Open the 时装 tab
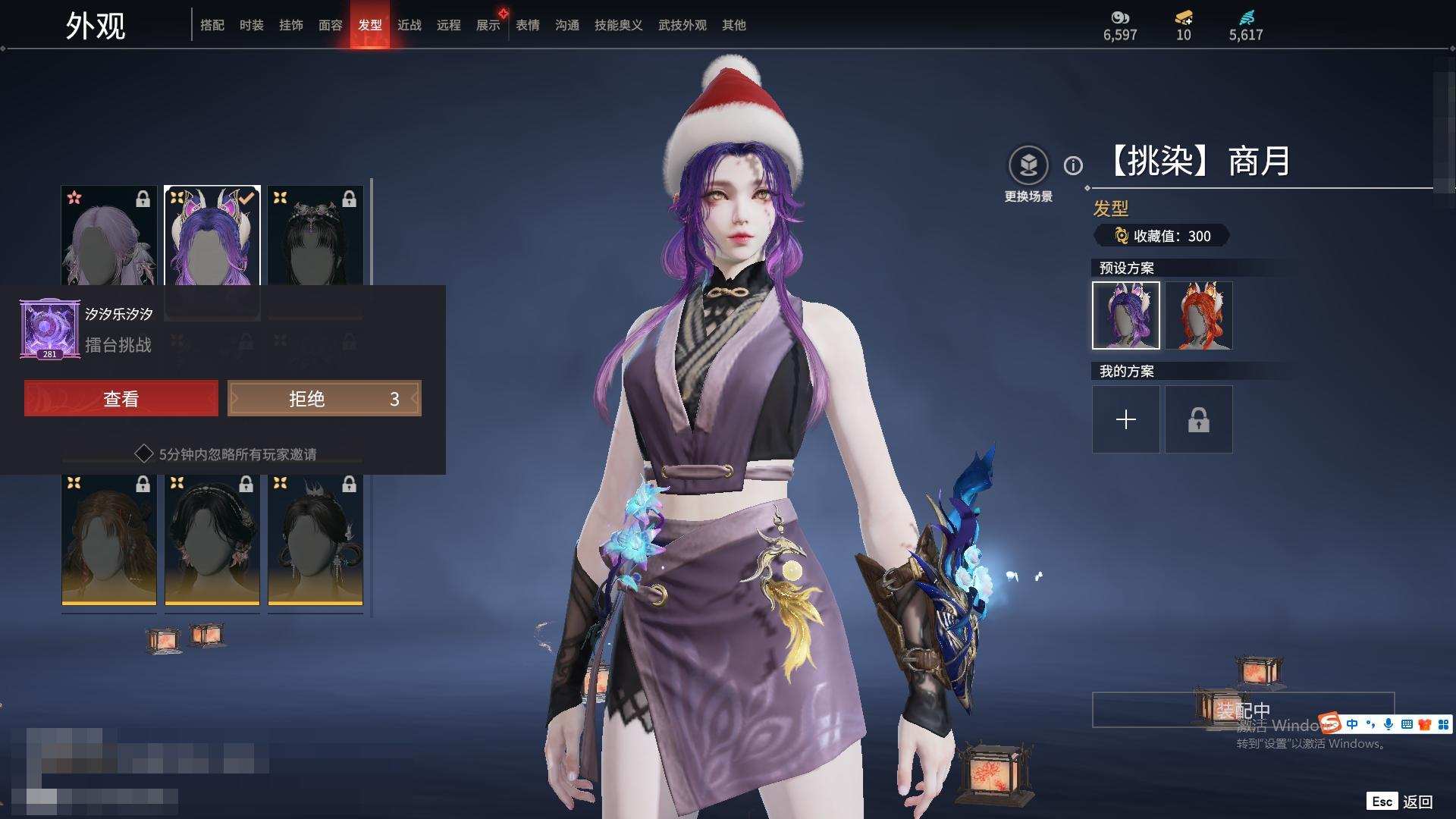1456x819 pixels. pos(252,25)
